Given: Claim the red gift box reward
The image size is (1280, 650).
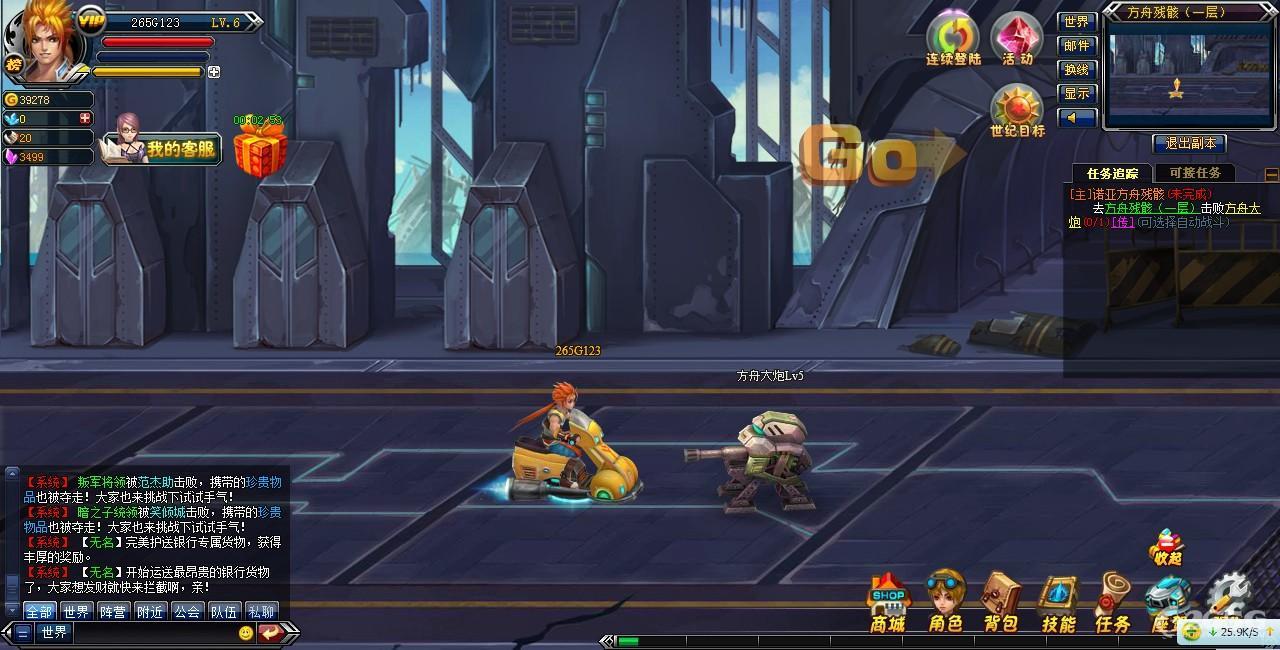Looking at the screenshot, I should 260,150.
